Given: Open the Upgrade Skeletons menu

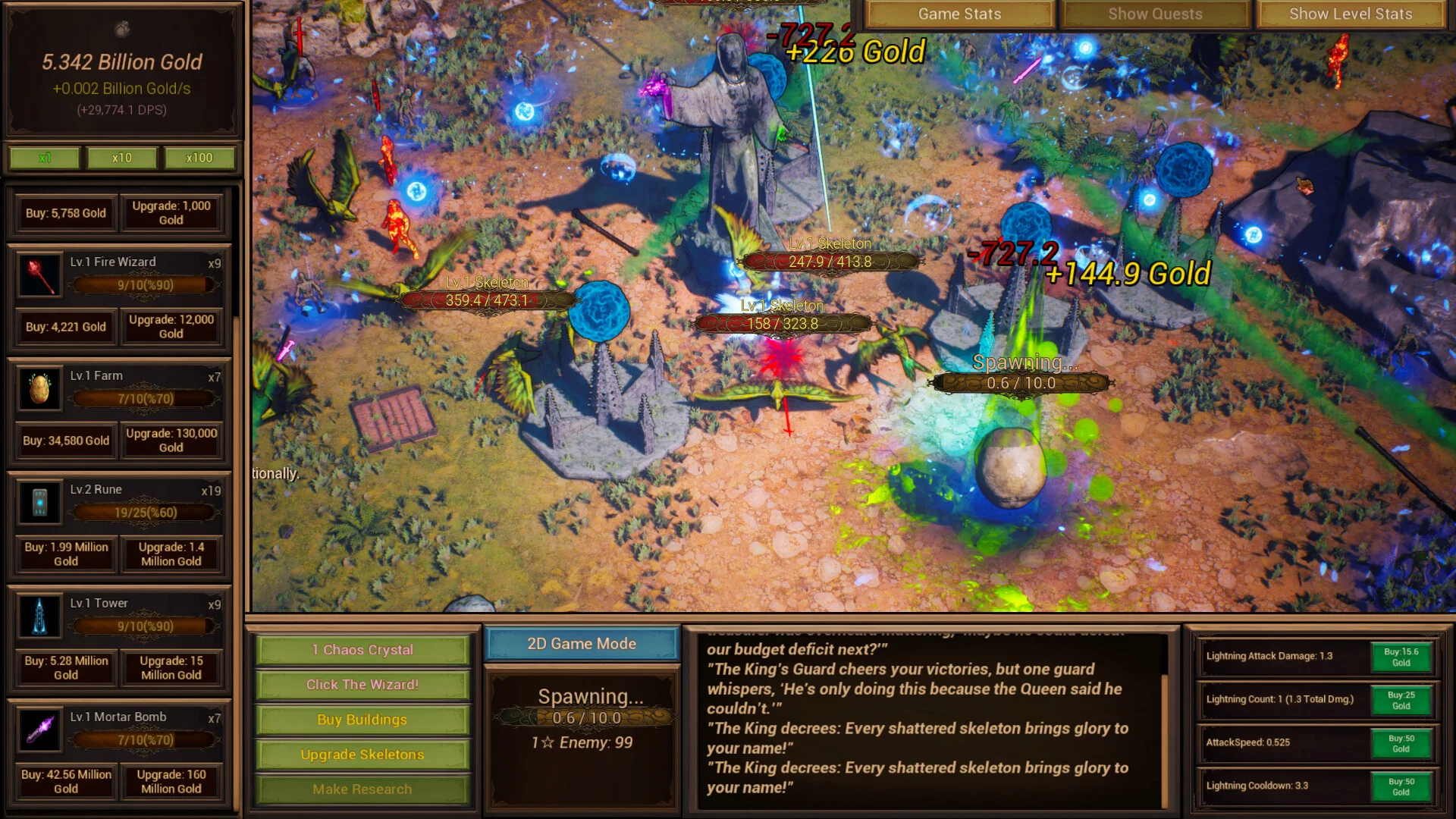Looking at the screenshot, I should (x=362, y=755).
